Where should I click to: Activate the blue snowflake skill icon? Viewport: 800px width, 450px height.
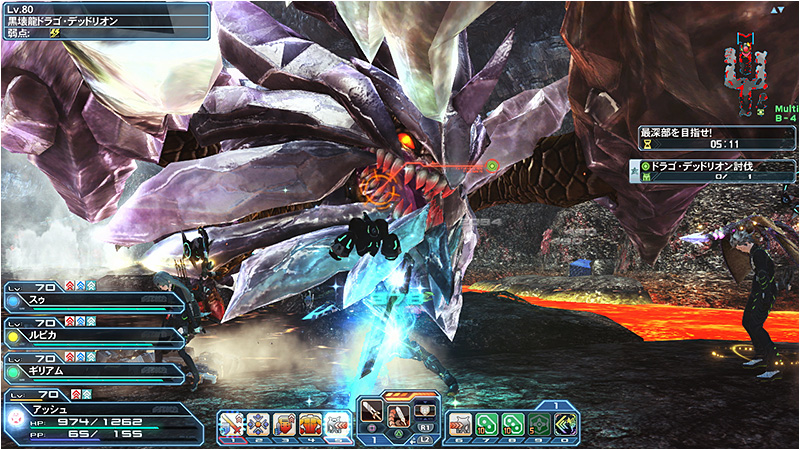259,425
